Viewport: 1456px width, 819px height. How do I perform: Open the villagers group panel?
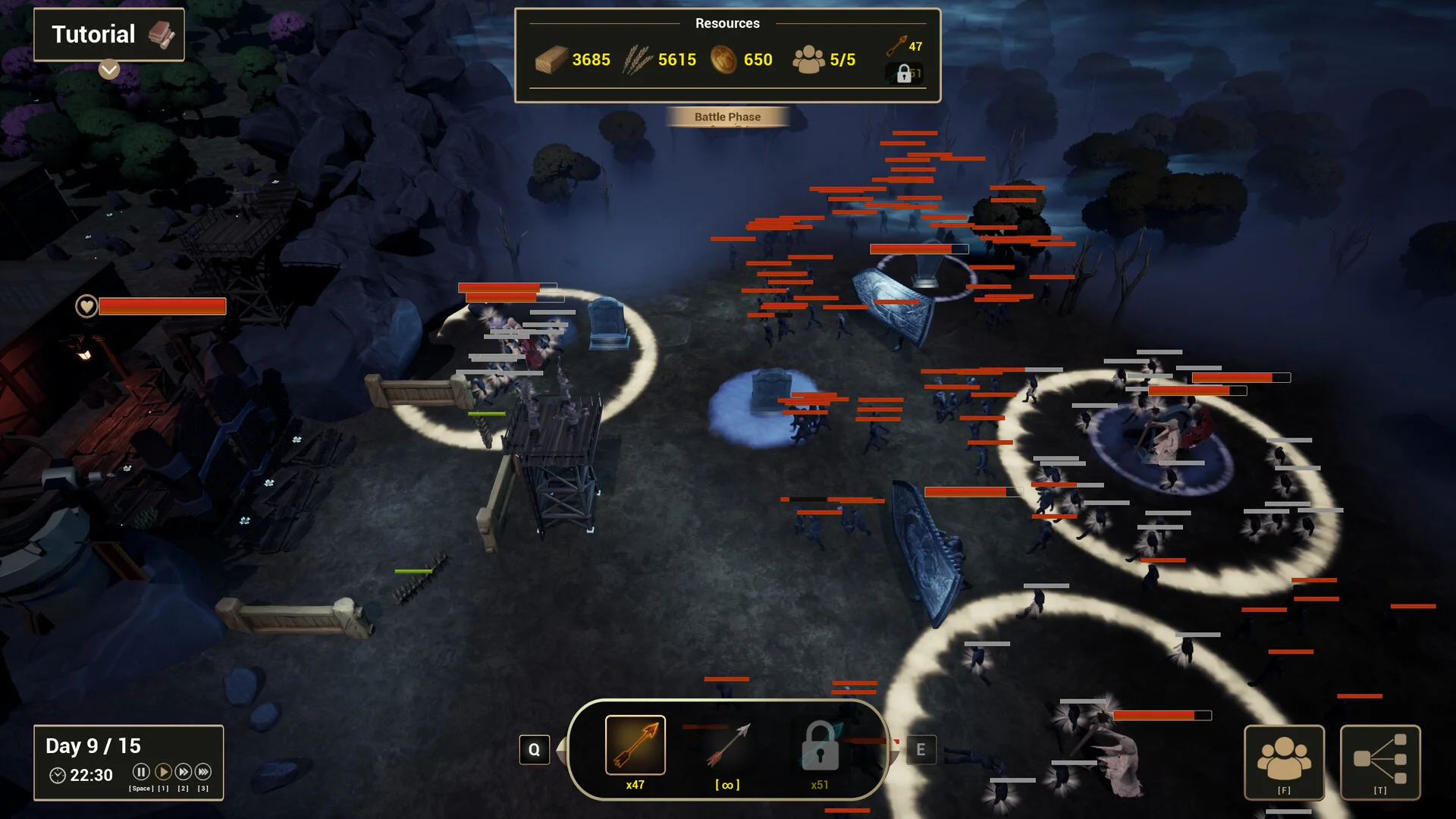[1284, 761]
